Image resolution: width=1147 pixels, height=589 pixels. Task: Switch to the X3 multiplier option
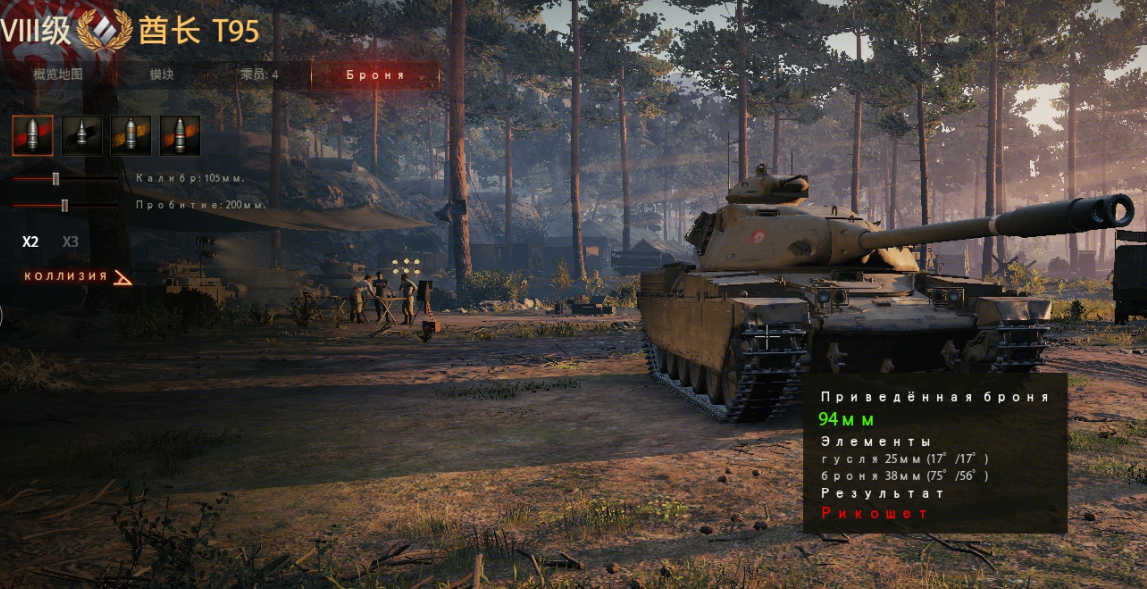coord(70,242)
